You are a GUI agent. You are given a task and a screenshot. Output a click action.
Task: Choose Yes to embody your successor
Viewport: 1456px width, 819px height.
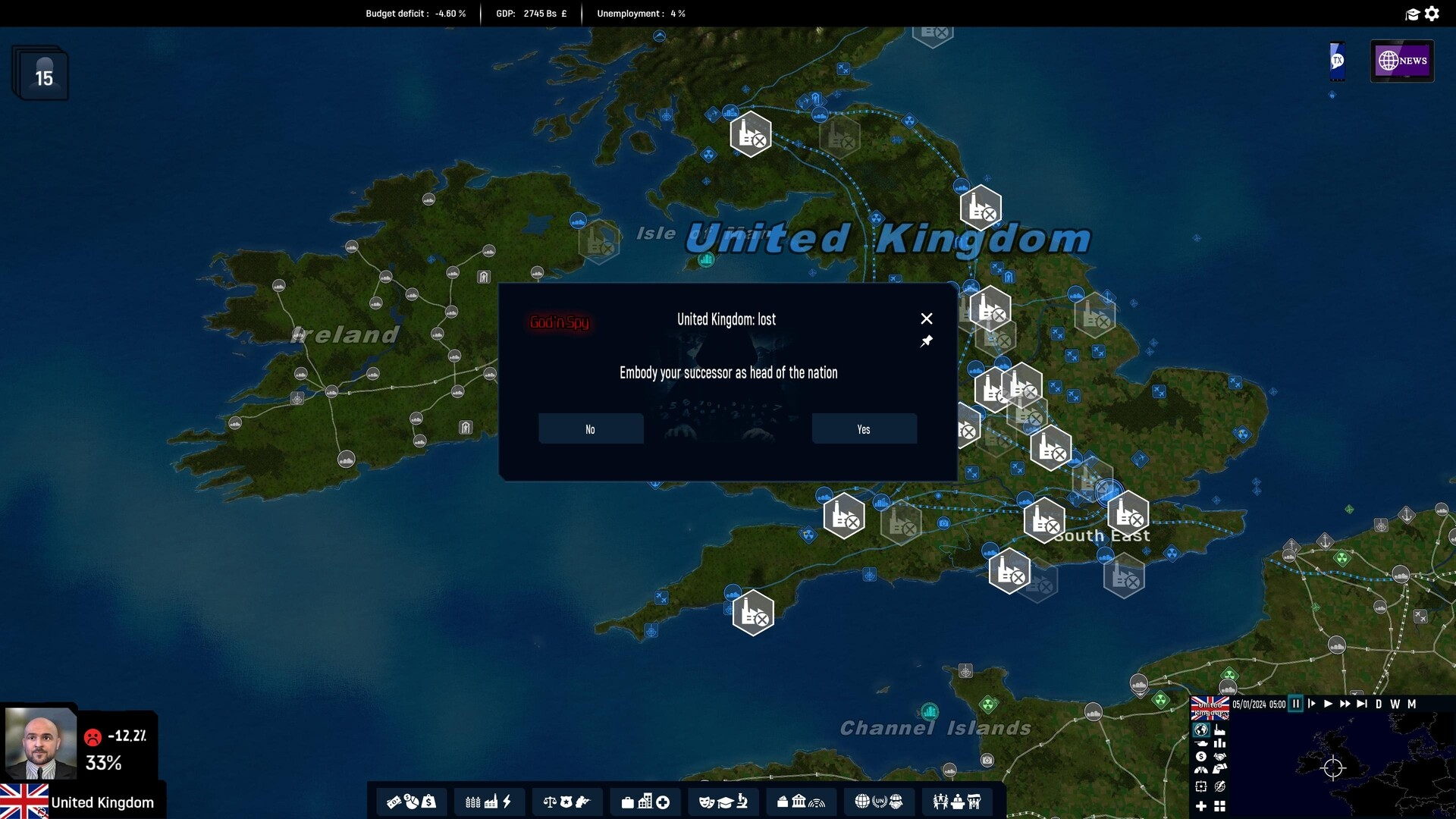[864, 429]
